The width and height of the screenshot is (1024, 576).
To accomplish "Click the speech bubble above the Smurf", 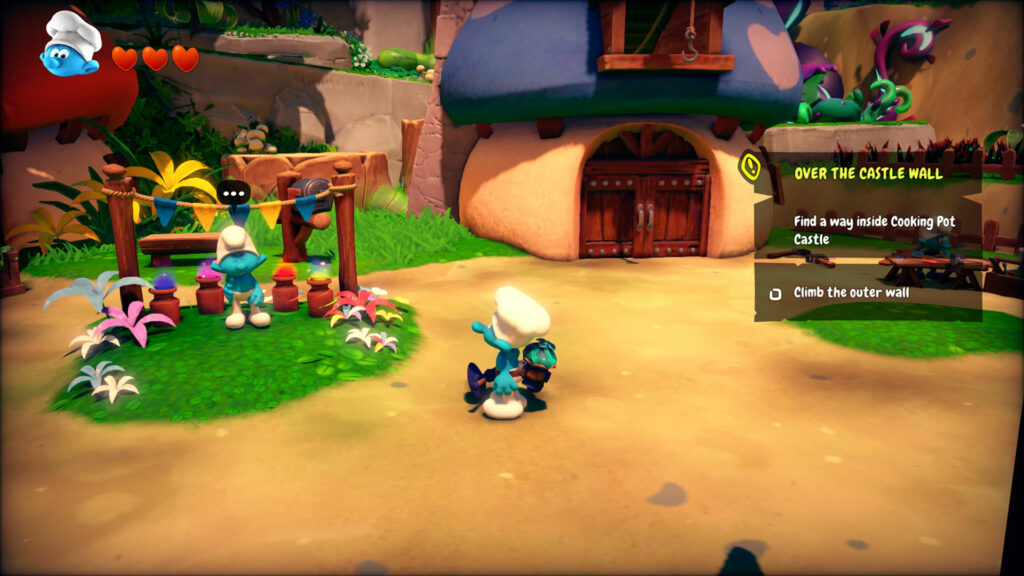I will coord(234,194).
